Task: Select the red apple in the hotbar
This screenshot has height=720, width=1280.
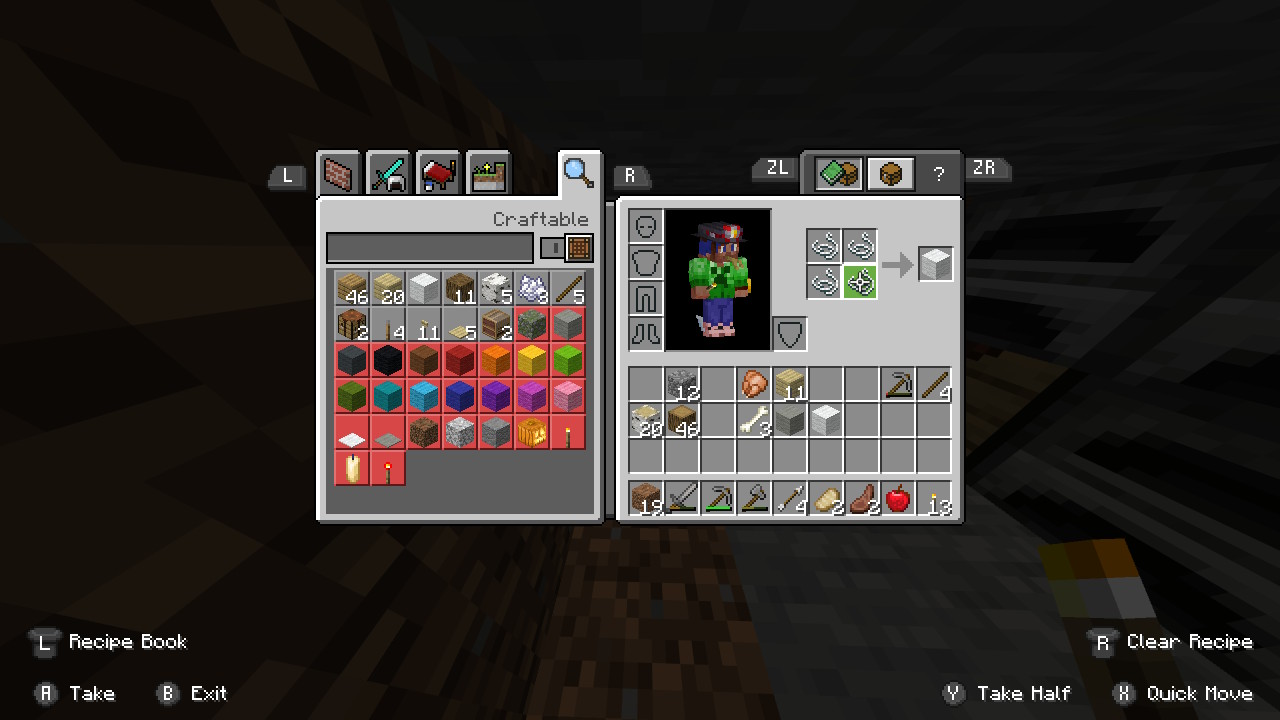Action: coord(898,498)
